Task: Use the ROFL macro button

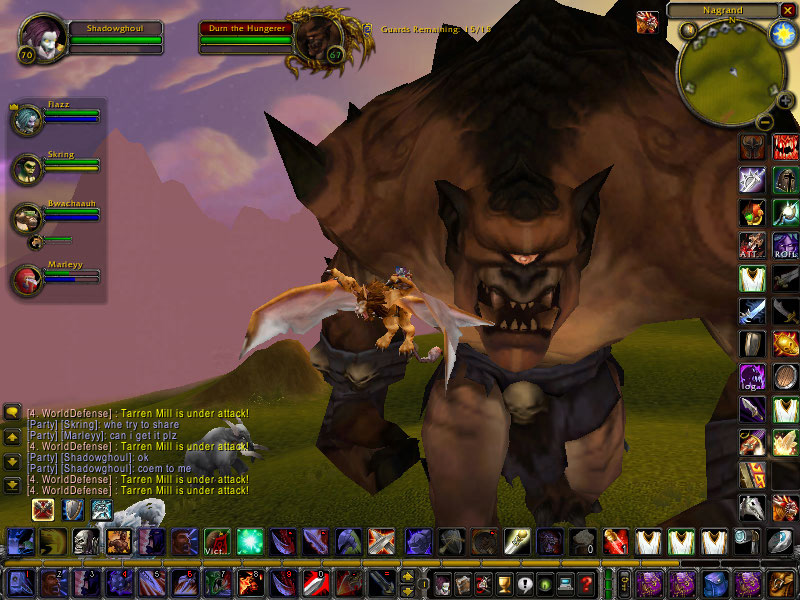Action: 785,245
